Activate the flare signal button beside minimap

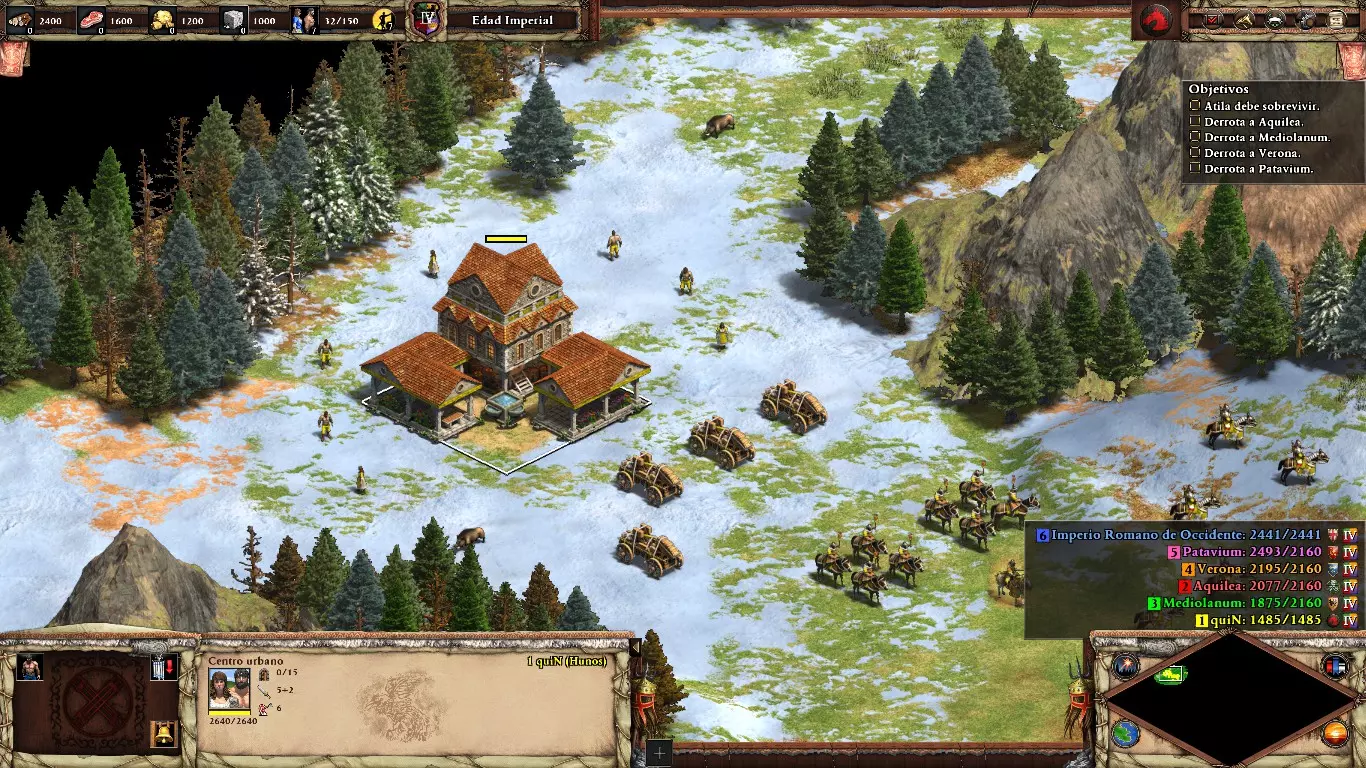tap(1126, 665)
